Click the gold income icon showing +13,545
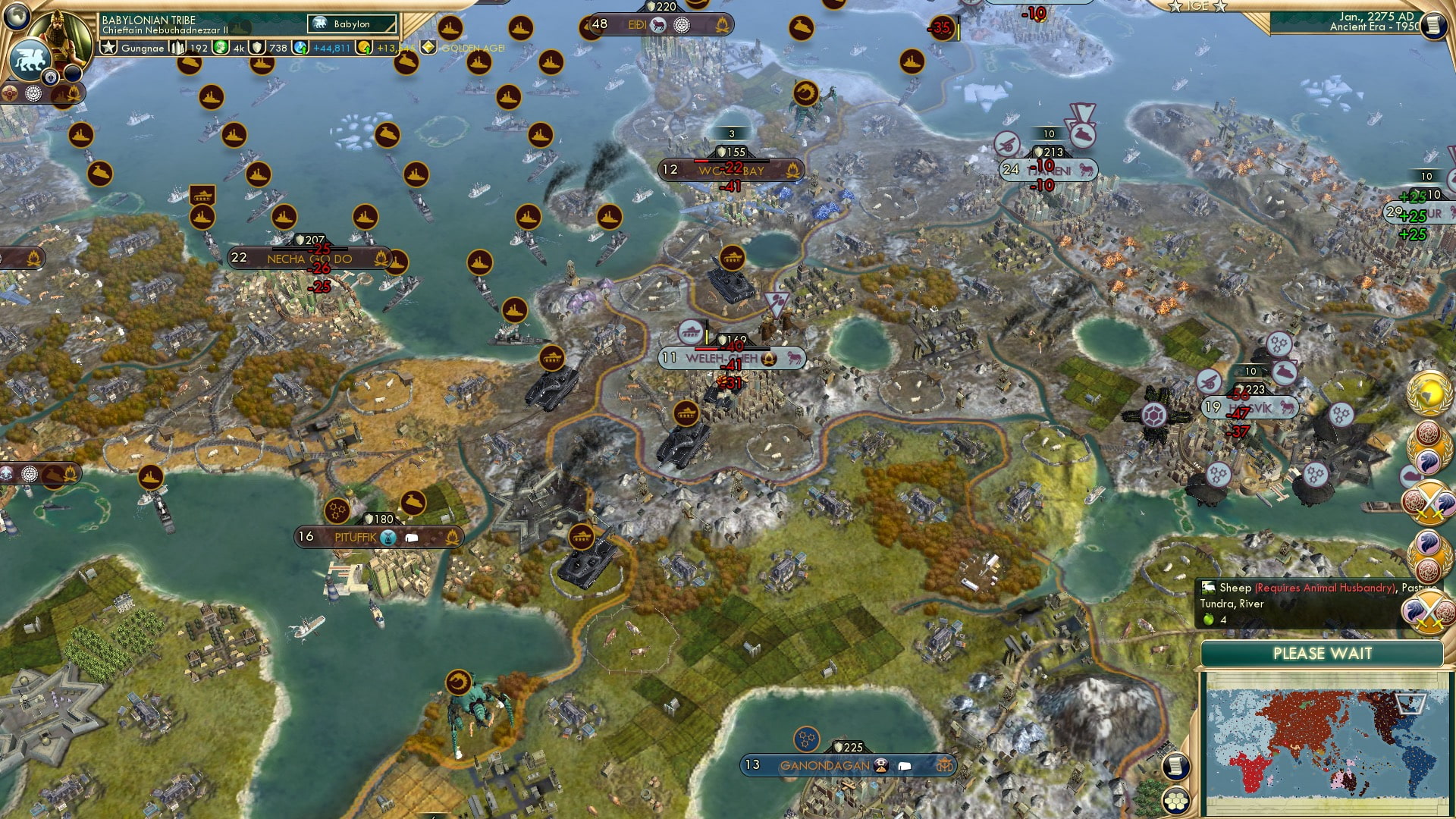 click(365, 48)
